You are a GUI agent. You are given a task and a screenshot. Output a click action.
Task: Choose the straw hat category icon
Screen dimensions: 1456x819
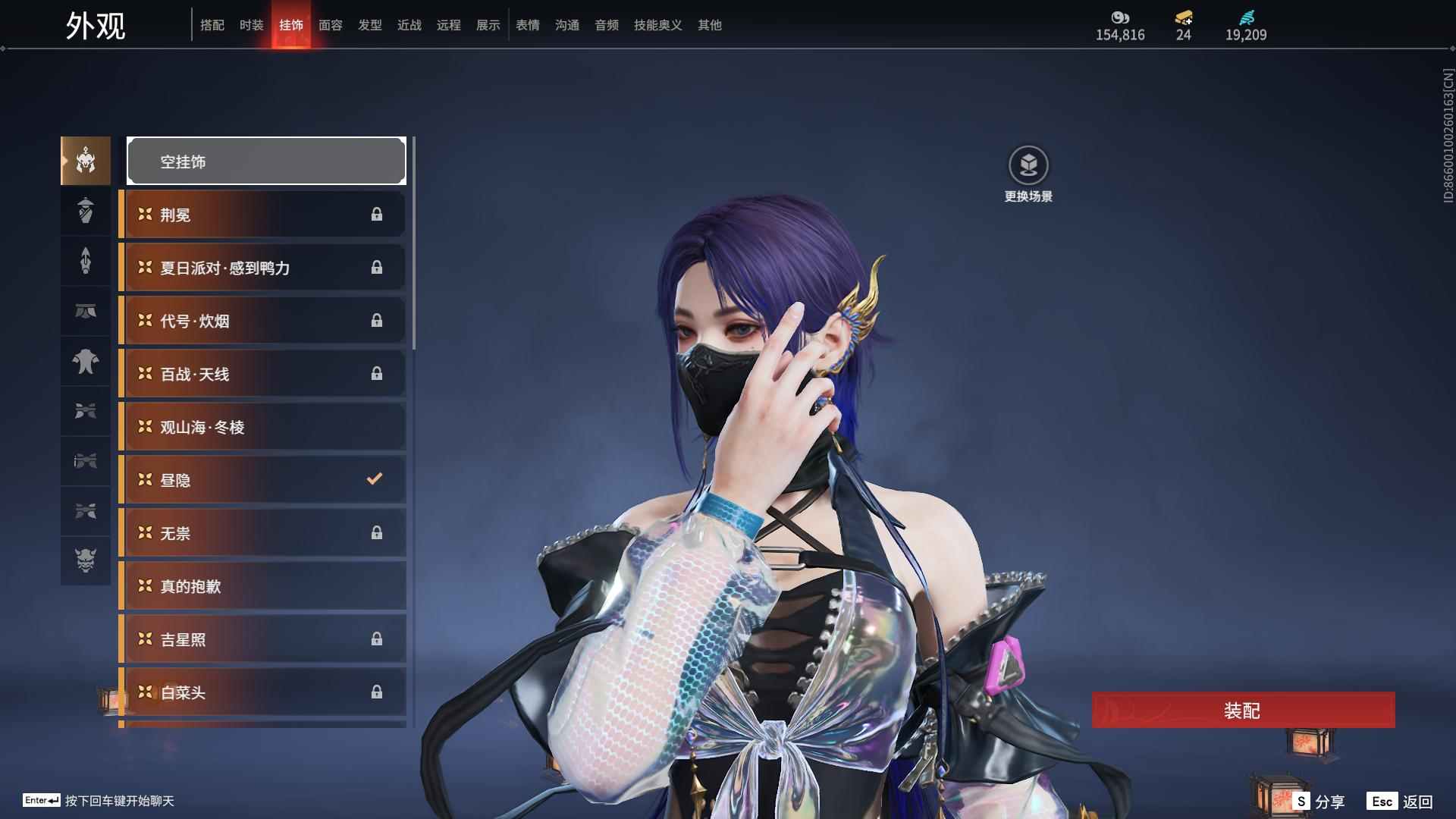coord(86,210)
